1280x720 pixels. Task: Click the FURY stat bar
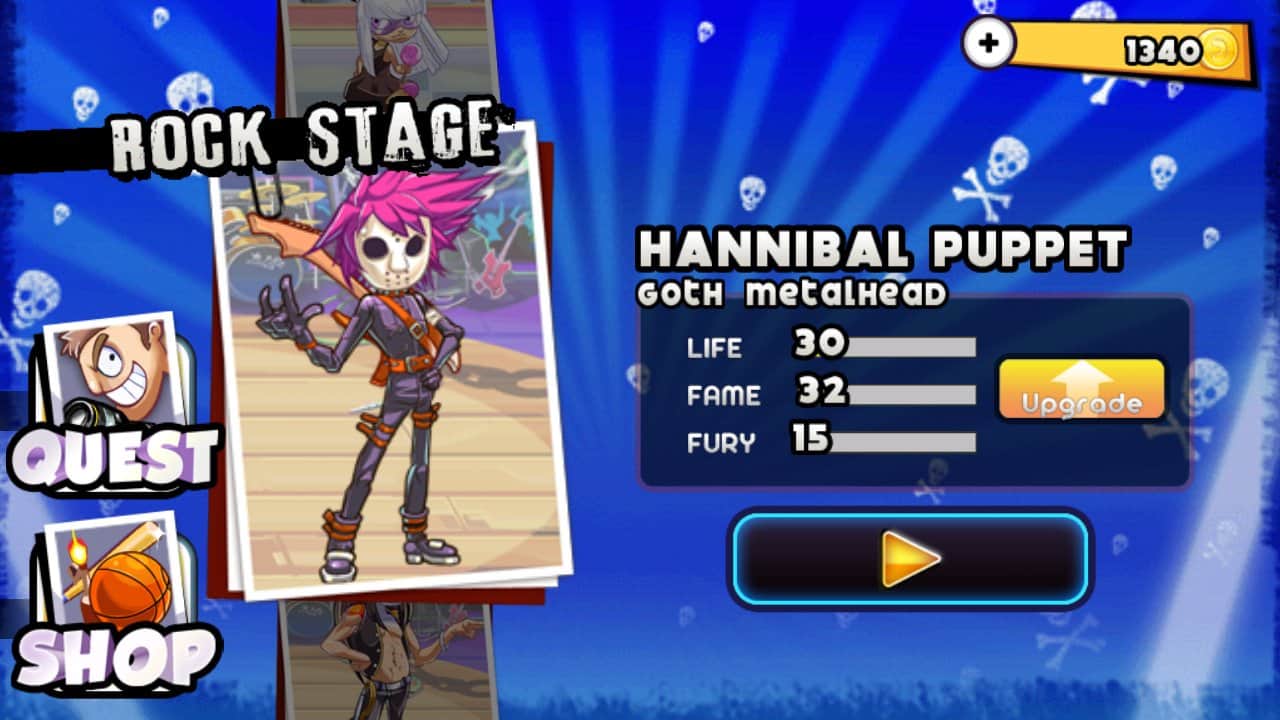[x=910, y=441]
